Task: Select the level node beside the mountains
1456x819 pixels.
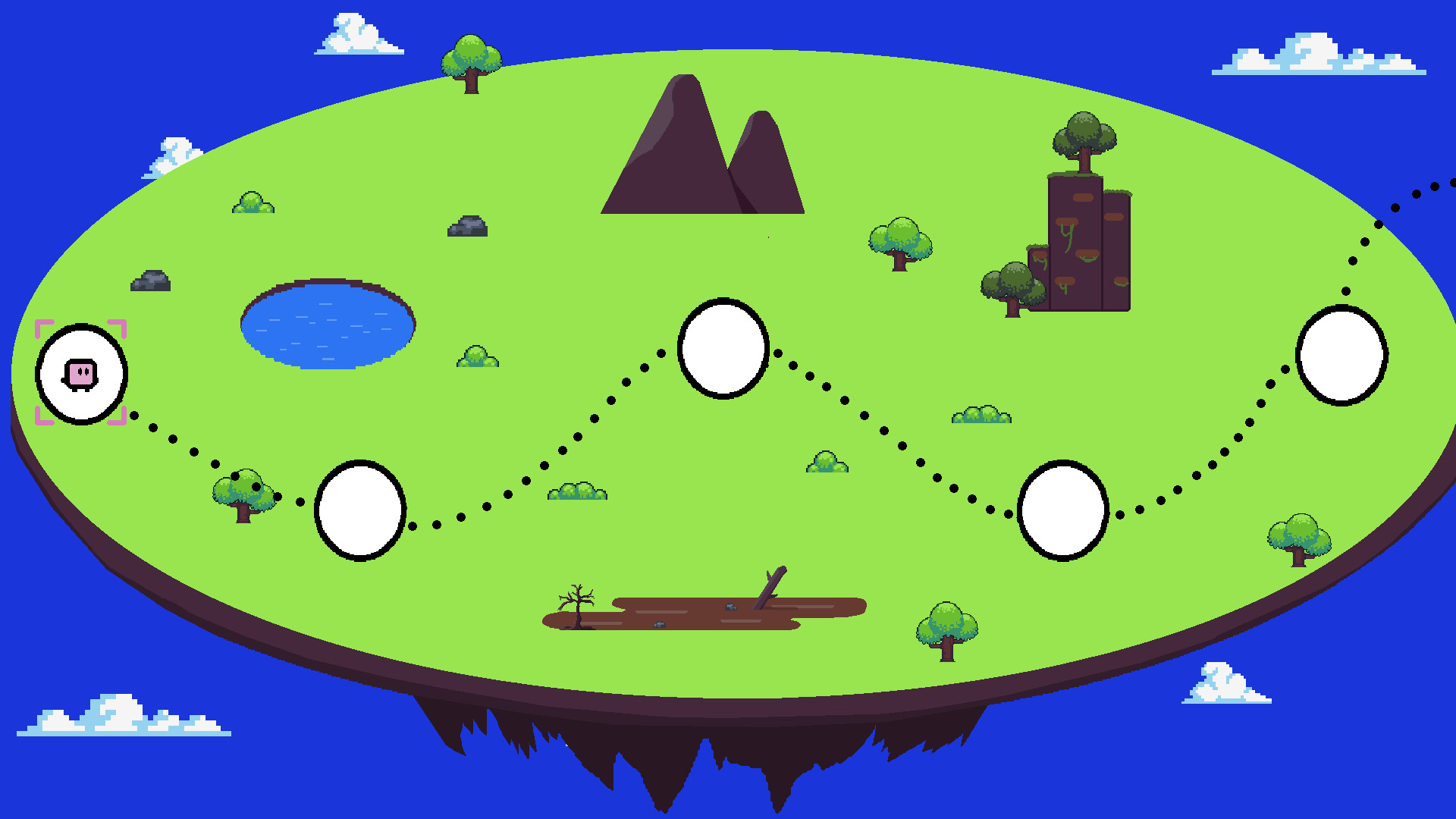Action: pyautogui.click(x=724, y=347)
